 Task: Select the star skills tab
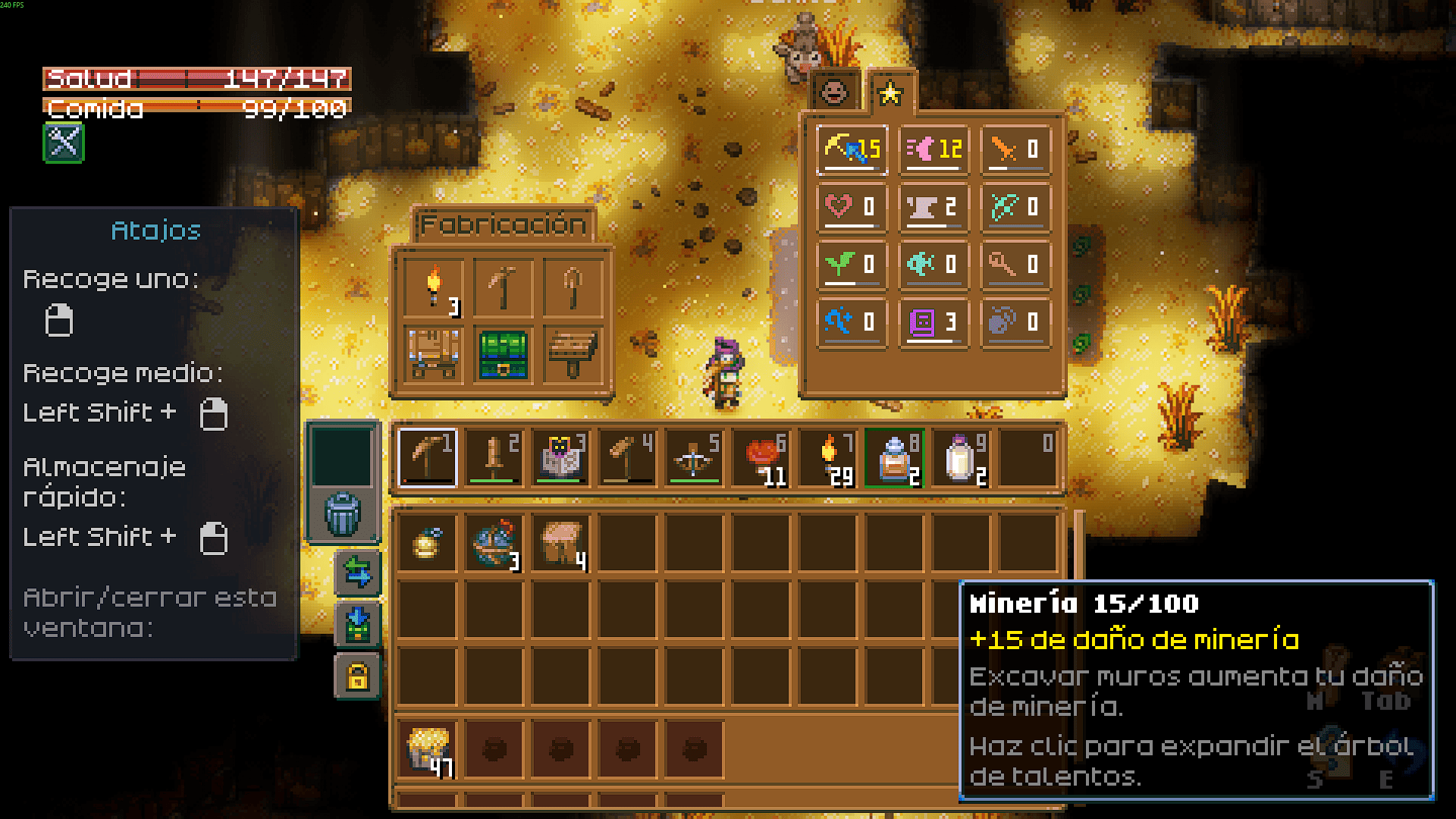(x=890, y=93)
